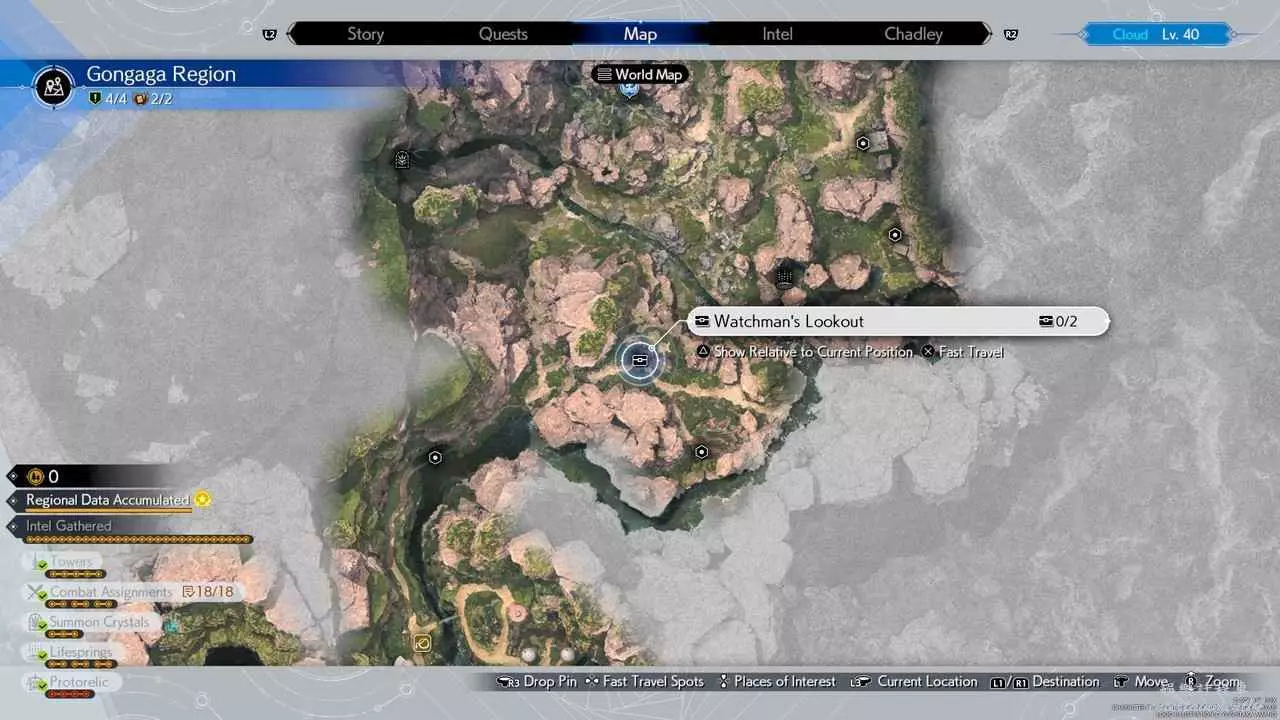The width and height of the screenshot is (1280, 720).
Task: Open the World Map view
Action: [640, 74]
